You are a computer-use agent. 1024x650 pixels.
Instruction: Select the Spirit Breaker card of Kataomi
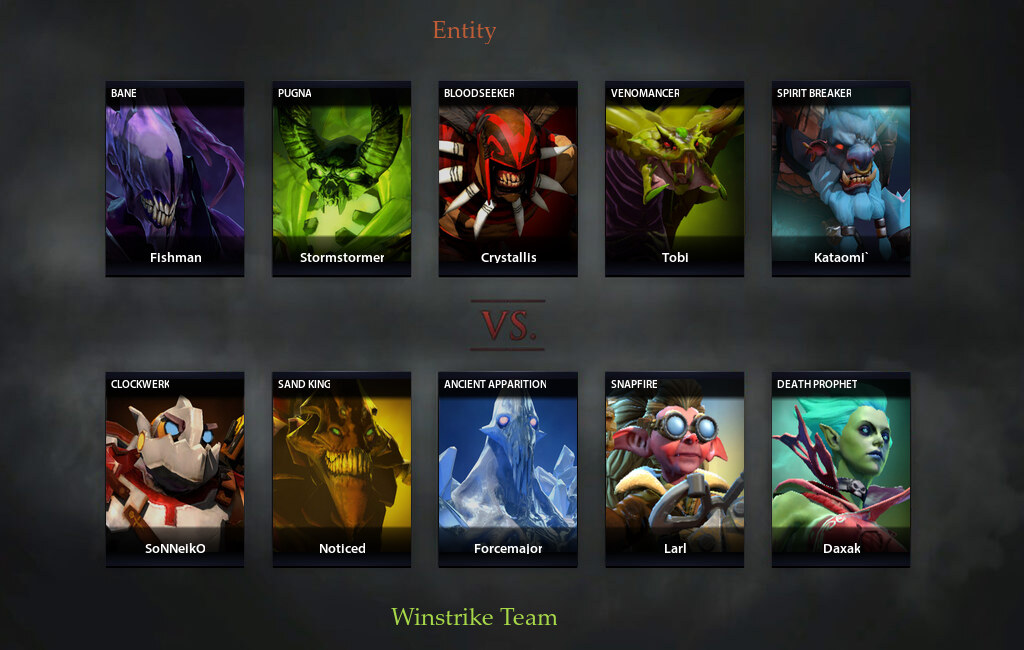click(841, 178)
